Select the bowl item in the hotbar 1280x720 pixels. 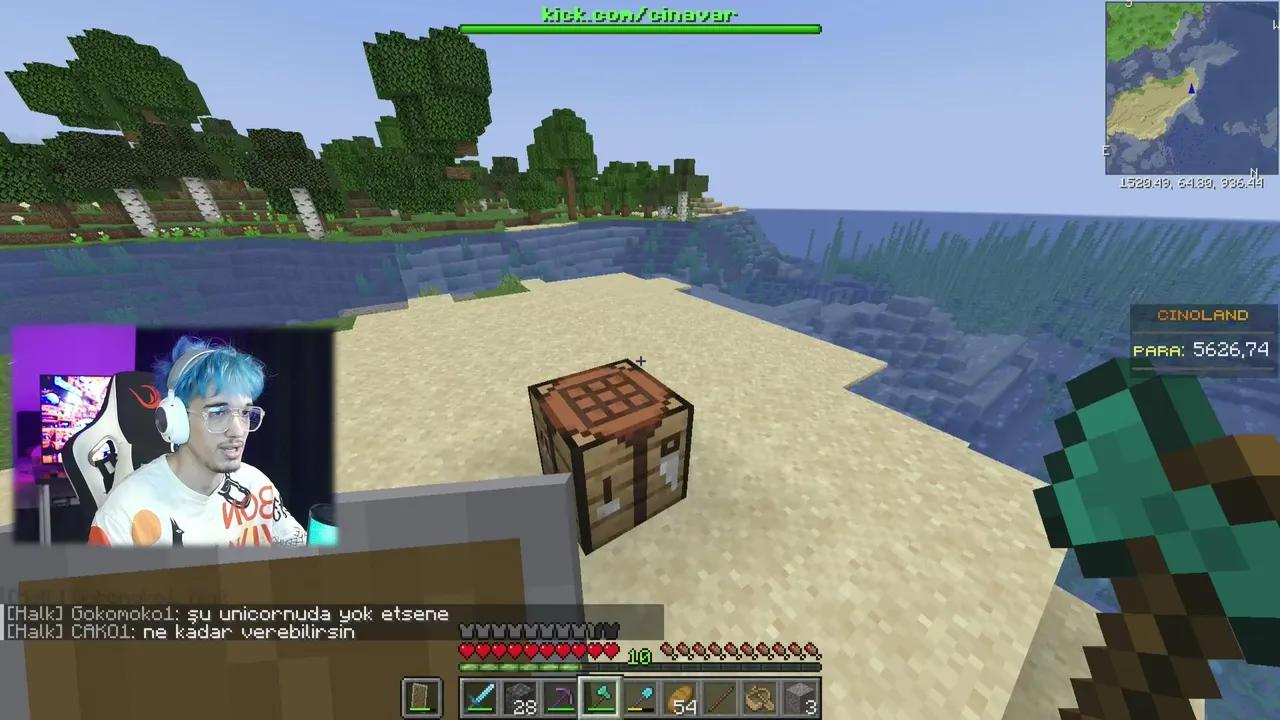click(x=759, y=697)
